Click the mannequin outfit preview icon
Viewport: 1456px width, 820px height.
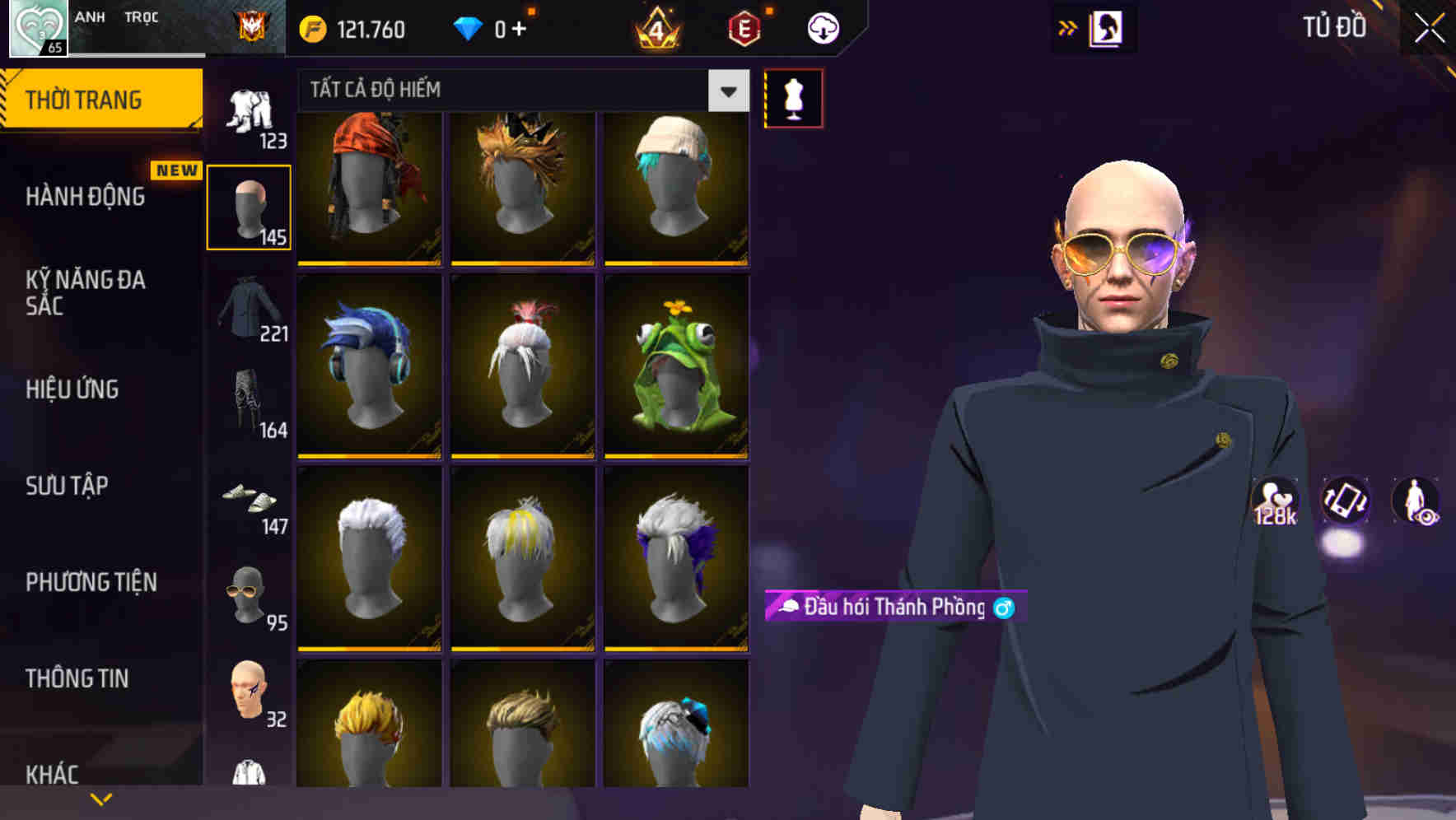pyautogui.click(x=793, y=97)
